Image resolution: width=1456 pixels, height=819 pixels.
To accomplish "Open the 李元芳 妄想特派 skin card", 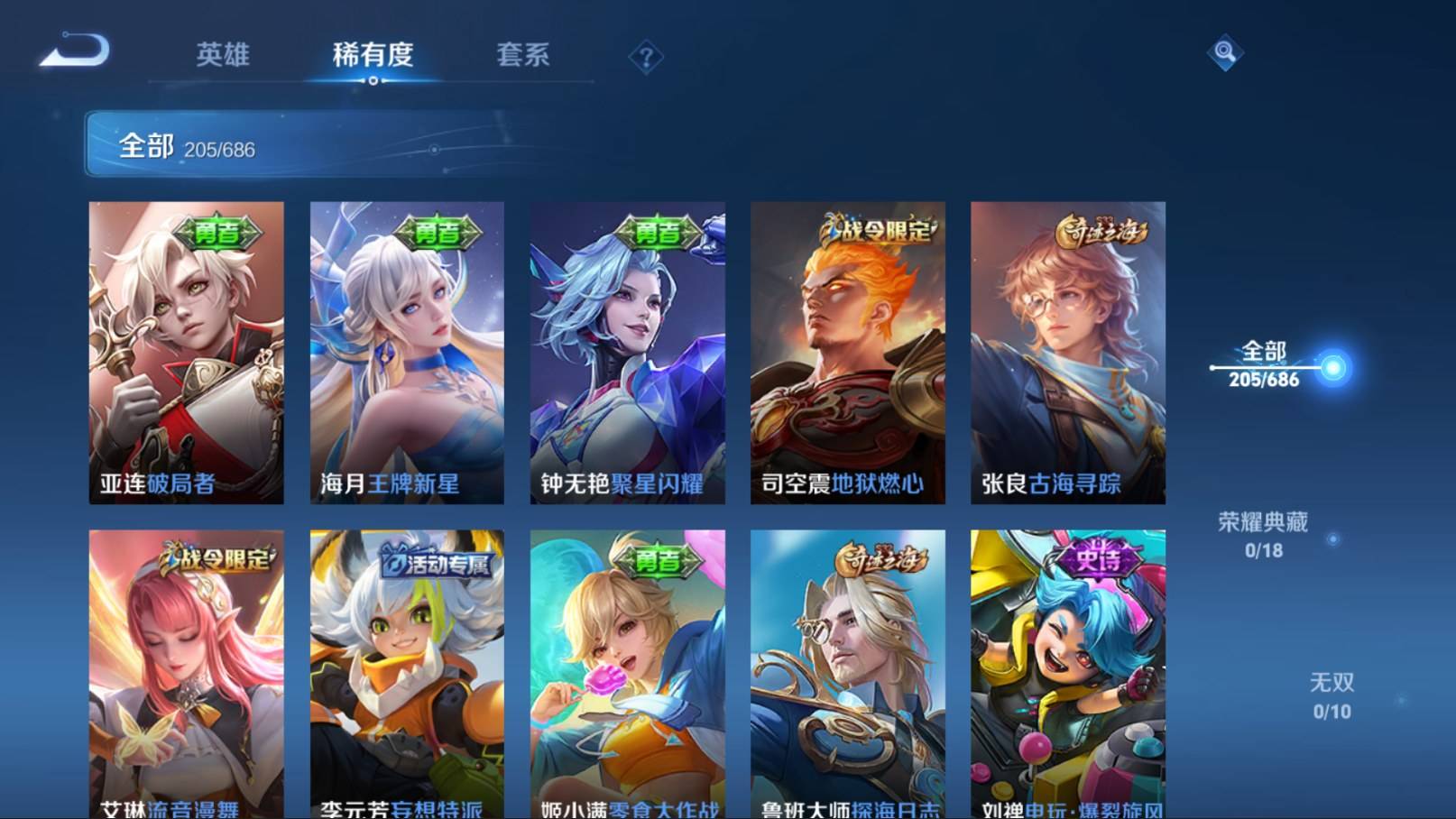I will (407, 674).
